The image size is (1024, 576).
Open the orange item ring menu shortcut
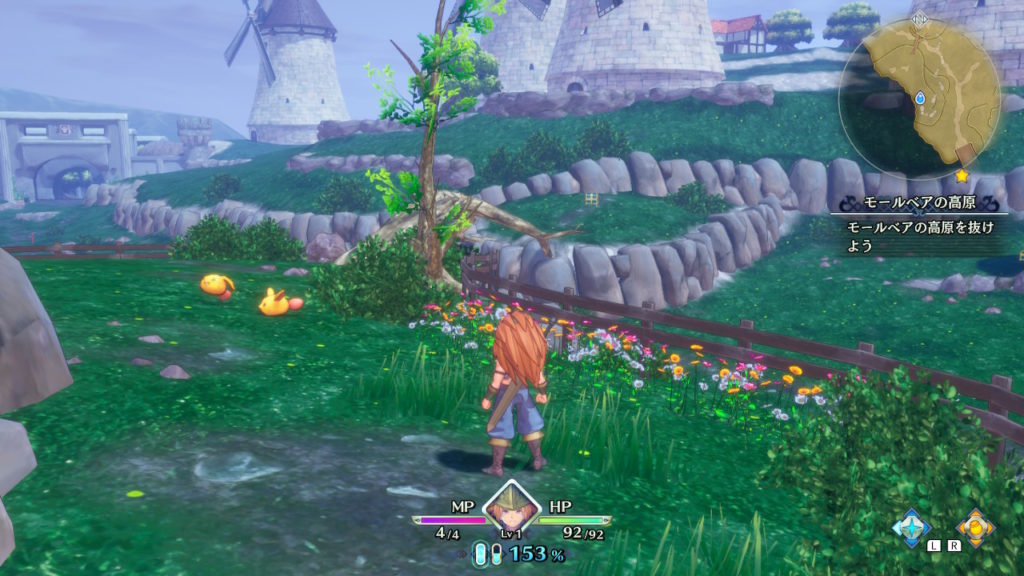[974, 525]
